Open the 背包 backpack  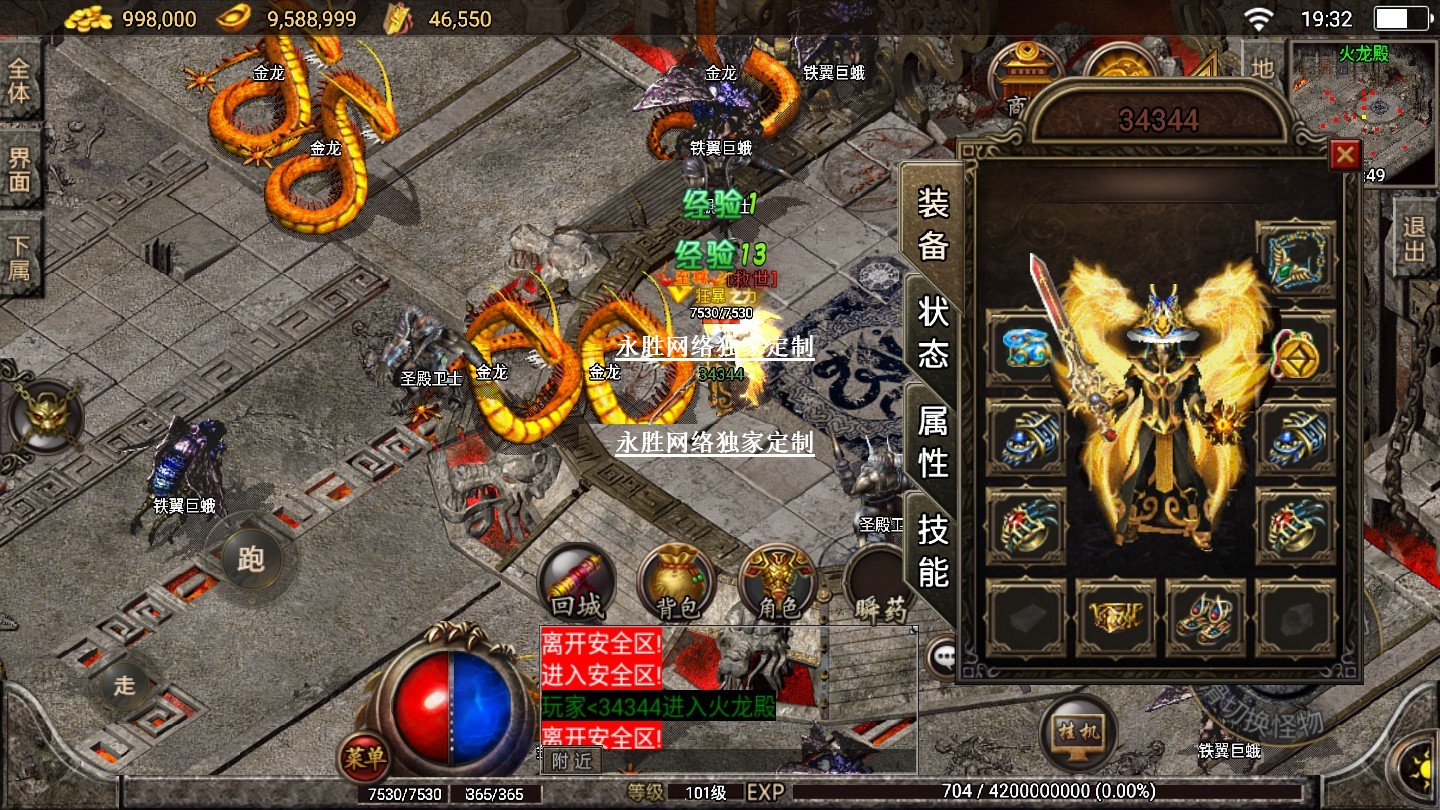[x=677, y=582]
